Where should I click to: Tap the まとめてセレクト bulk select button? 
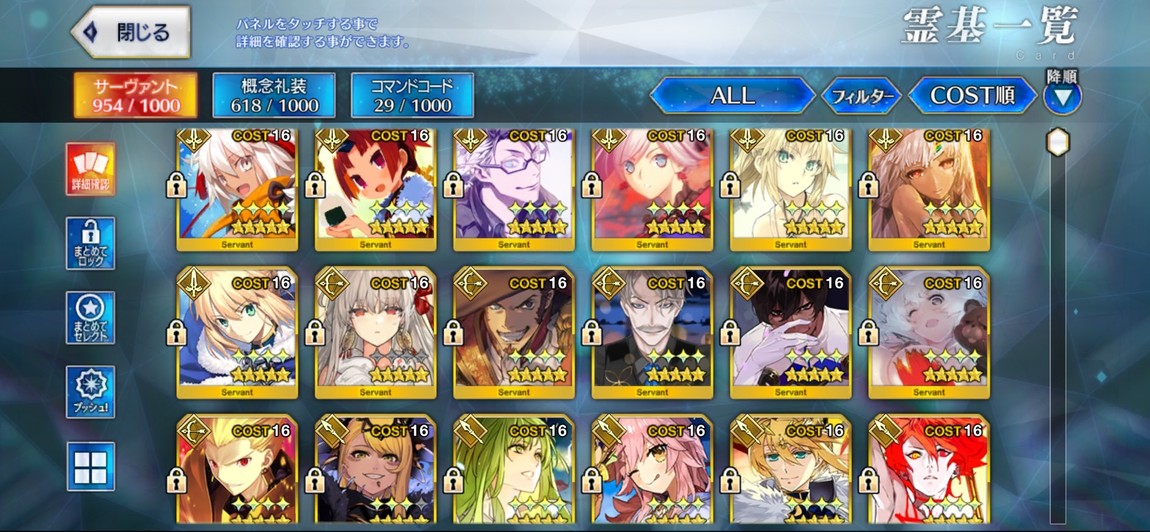coord(91,318)
